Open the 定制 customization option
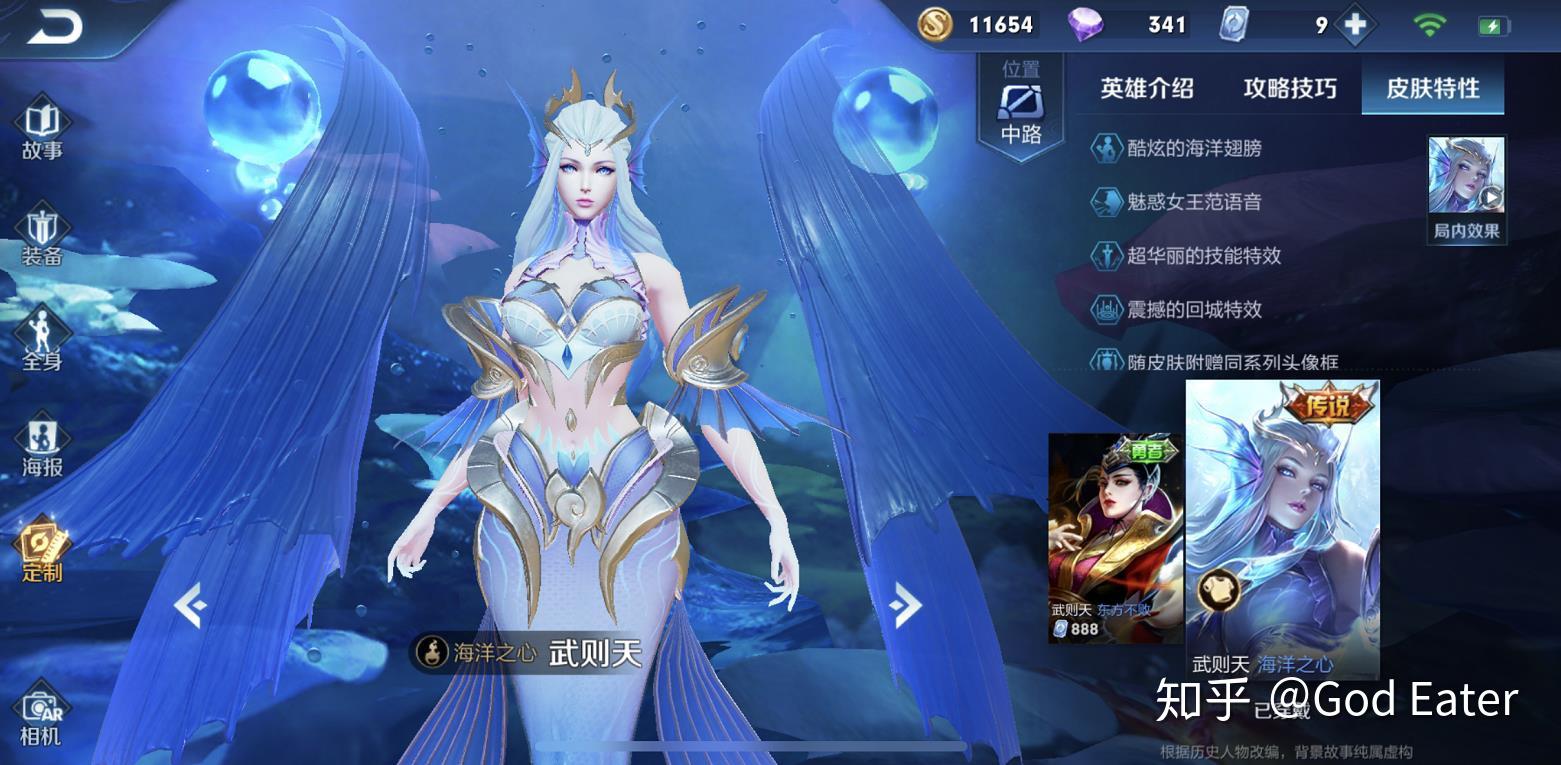 pos(42,551)
